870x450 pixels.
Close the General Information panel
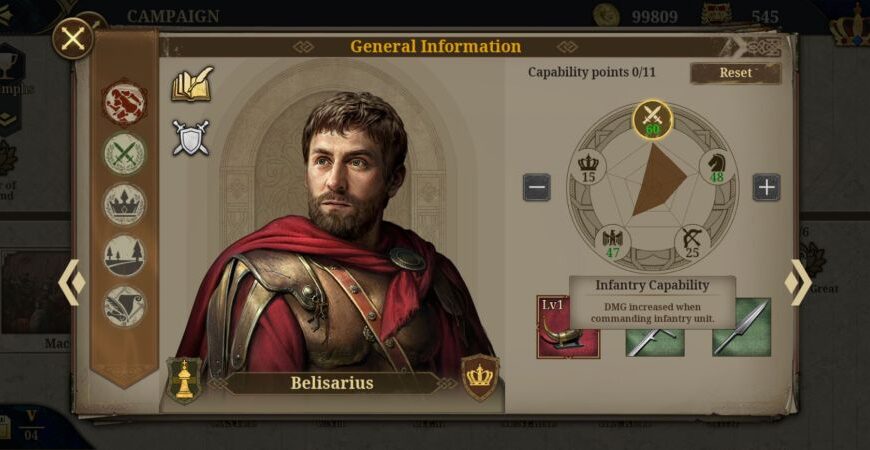[x=73, y=40]
